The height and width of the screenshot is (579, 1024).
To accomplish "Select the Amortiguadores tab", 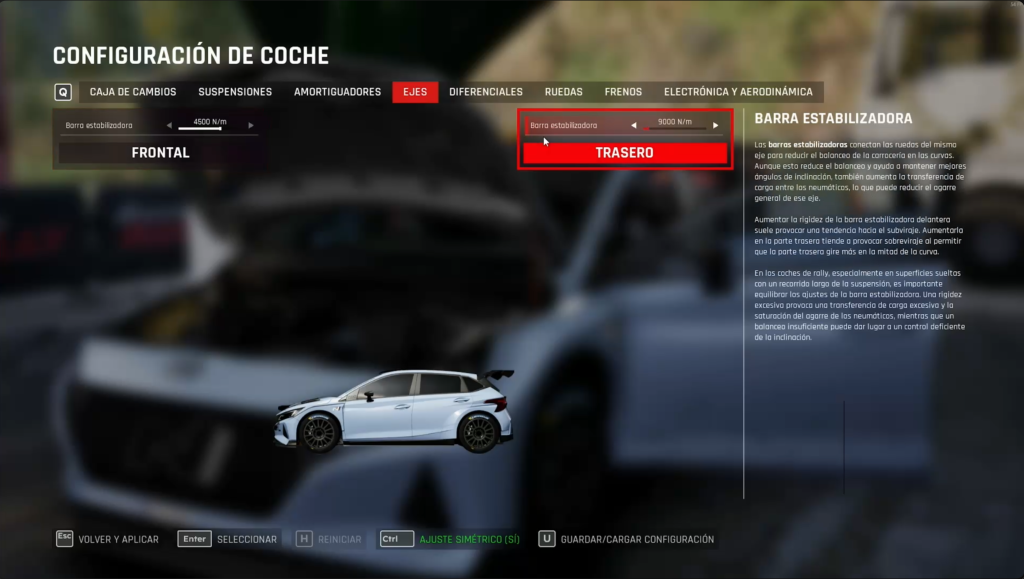I will click(337, 92).
